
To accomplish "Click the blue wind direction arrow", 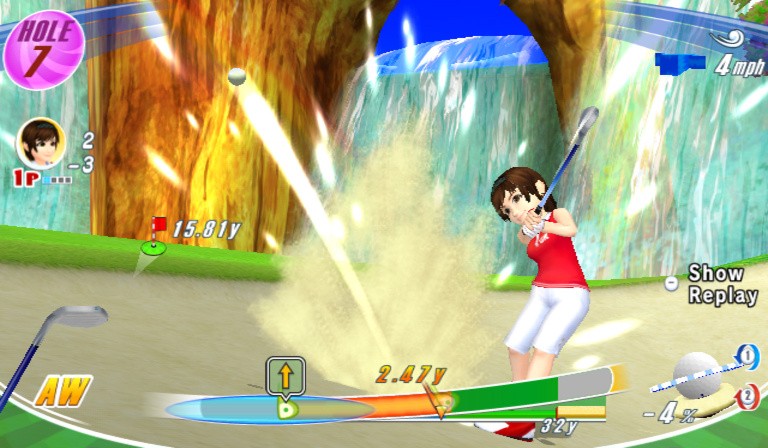I will (x=681, y=62).
